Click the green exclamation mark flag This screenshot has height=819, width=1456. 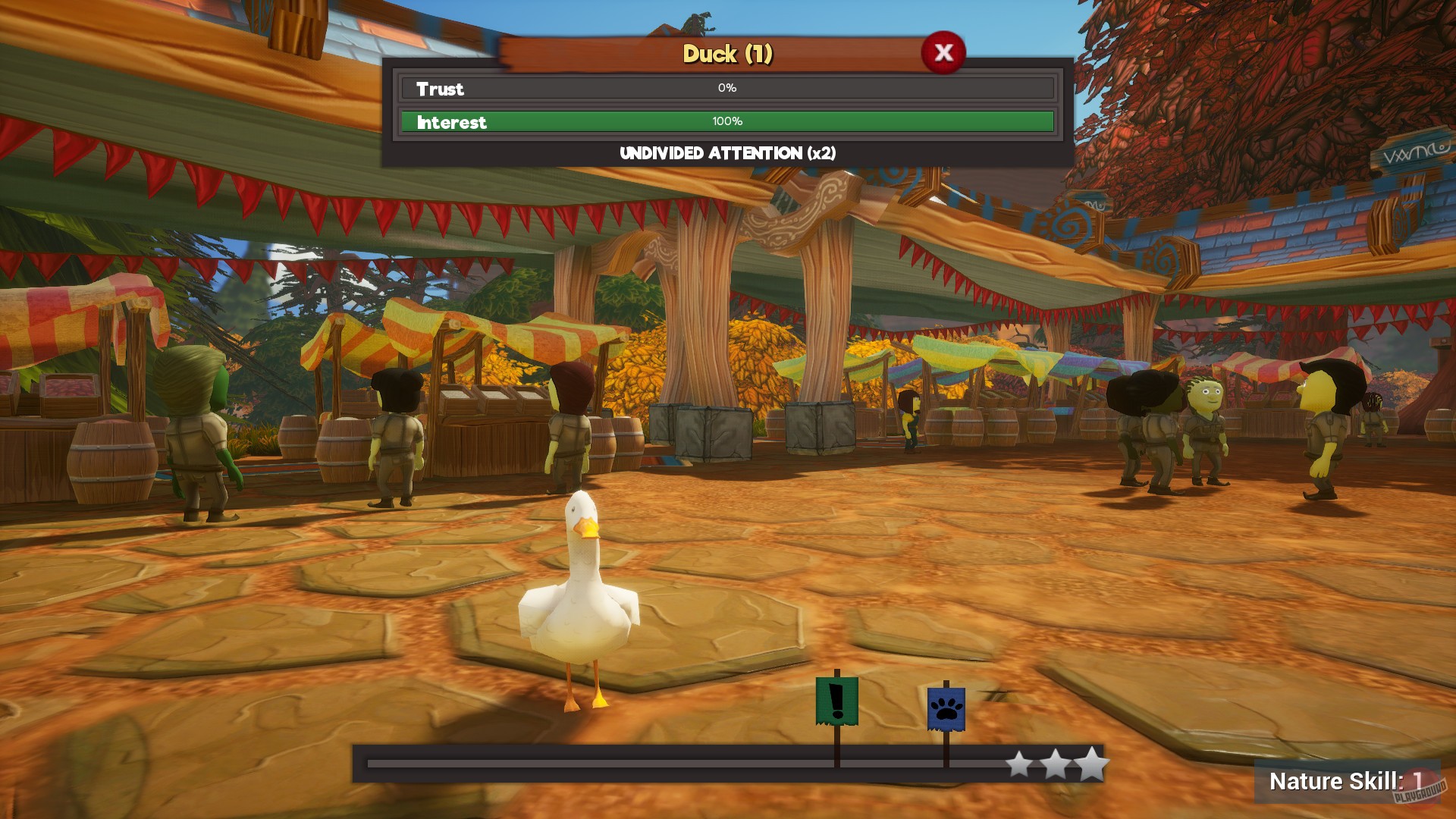[836, 701]
